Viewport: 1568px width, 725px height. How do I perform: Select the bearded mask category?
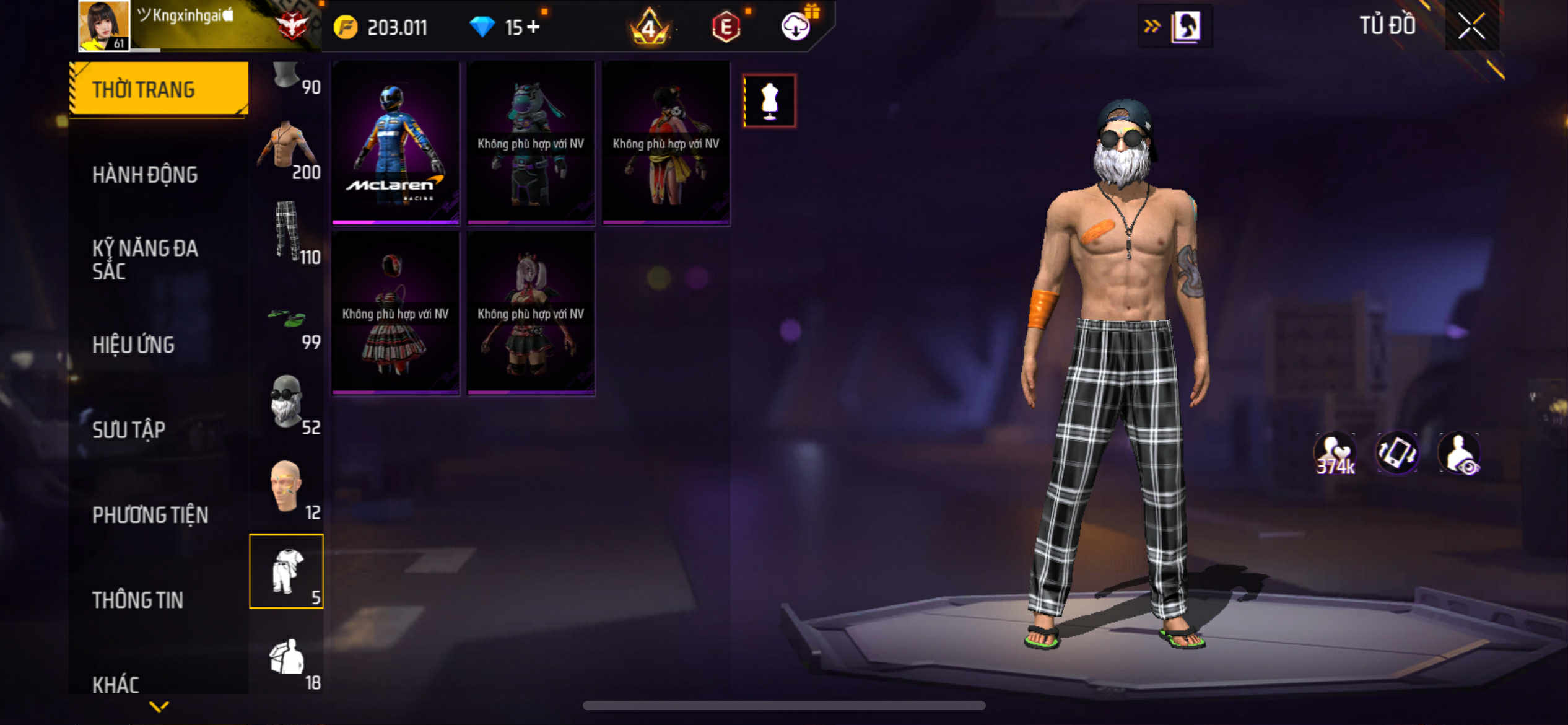coord(287,402)
